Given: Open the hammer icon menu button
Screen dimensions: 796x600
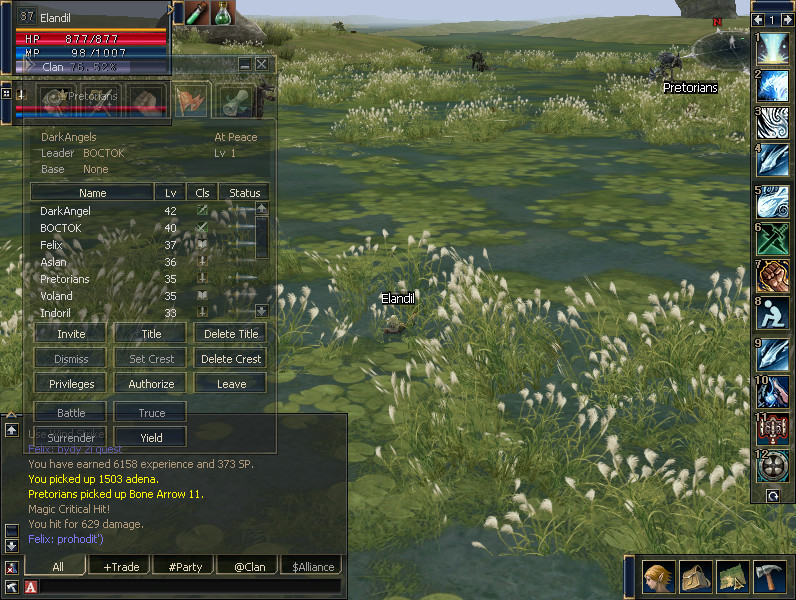Looking at the screenshot, I should 769,578.
